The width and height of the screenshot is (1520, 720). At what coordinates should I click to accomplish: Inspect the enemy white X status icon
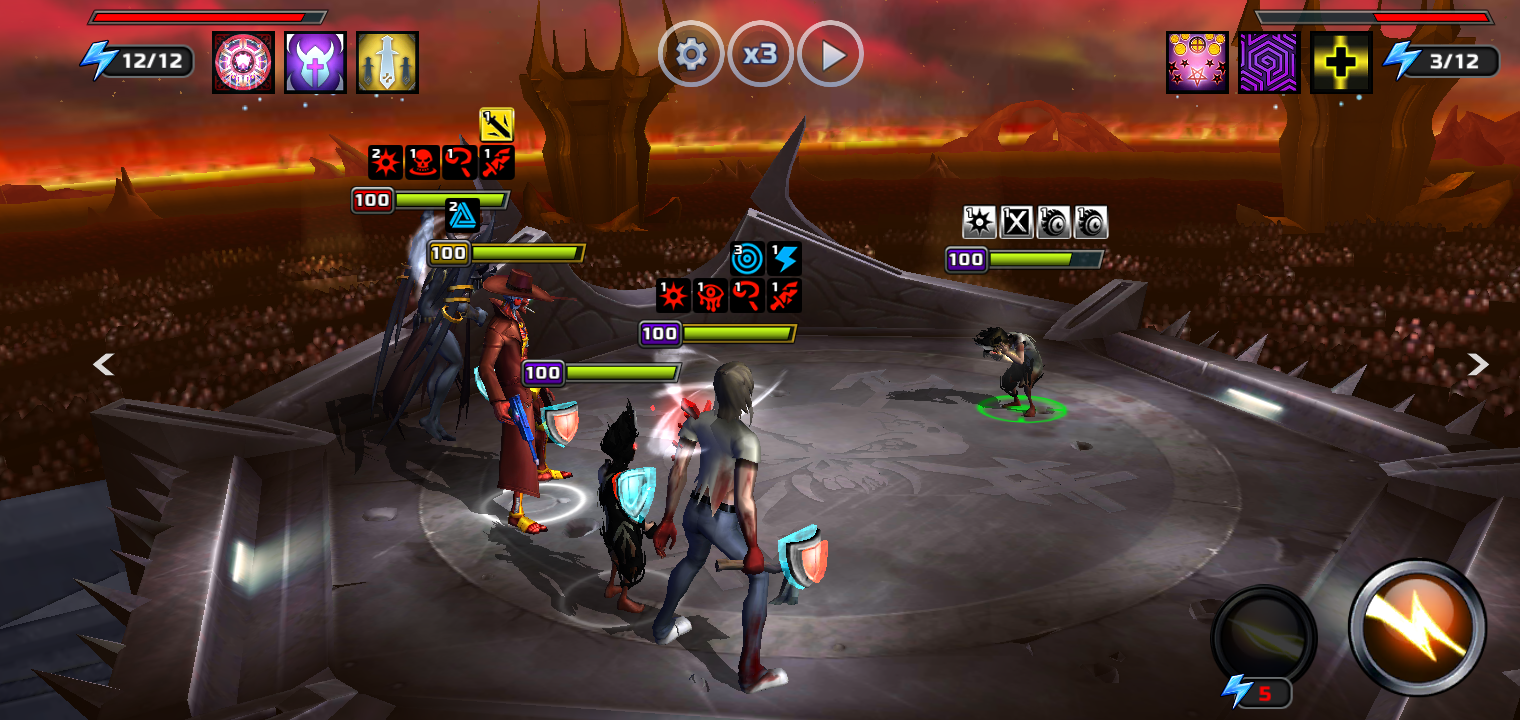pos(1016,222)
